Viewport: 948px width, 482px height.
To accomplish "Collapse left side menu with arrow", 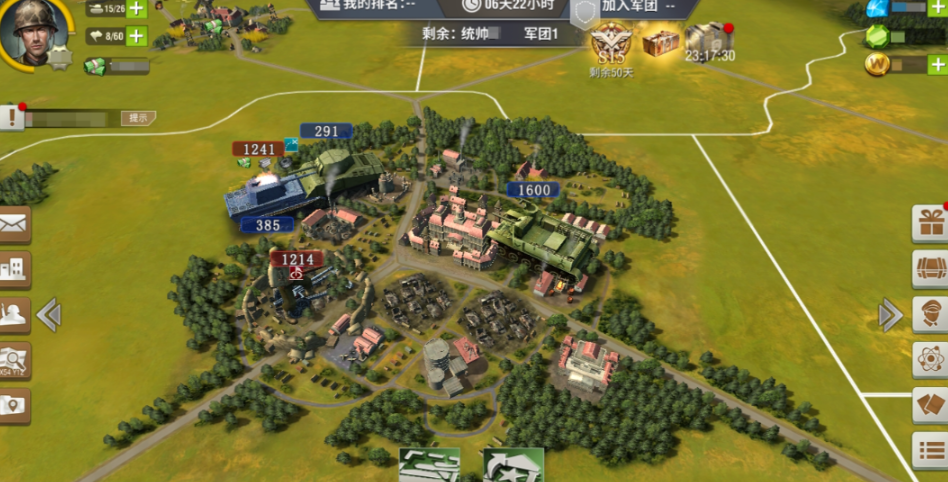I will pyautogui.click(x=48, y=315).
